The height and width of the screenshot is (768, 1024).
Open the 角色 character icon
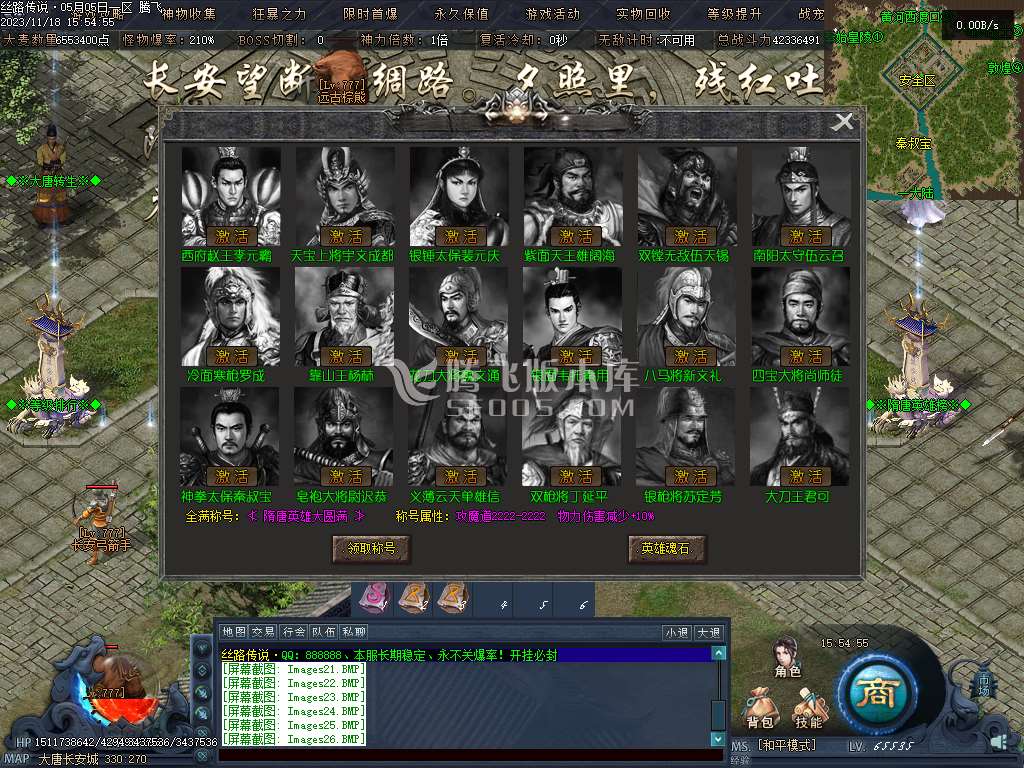tap(787, 658)
